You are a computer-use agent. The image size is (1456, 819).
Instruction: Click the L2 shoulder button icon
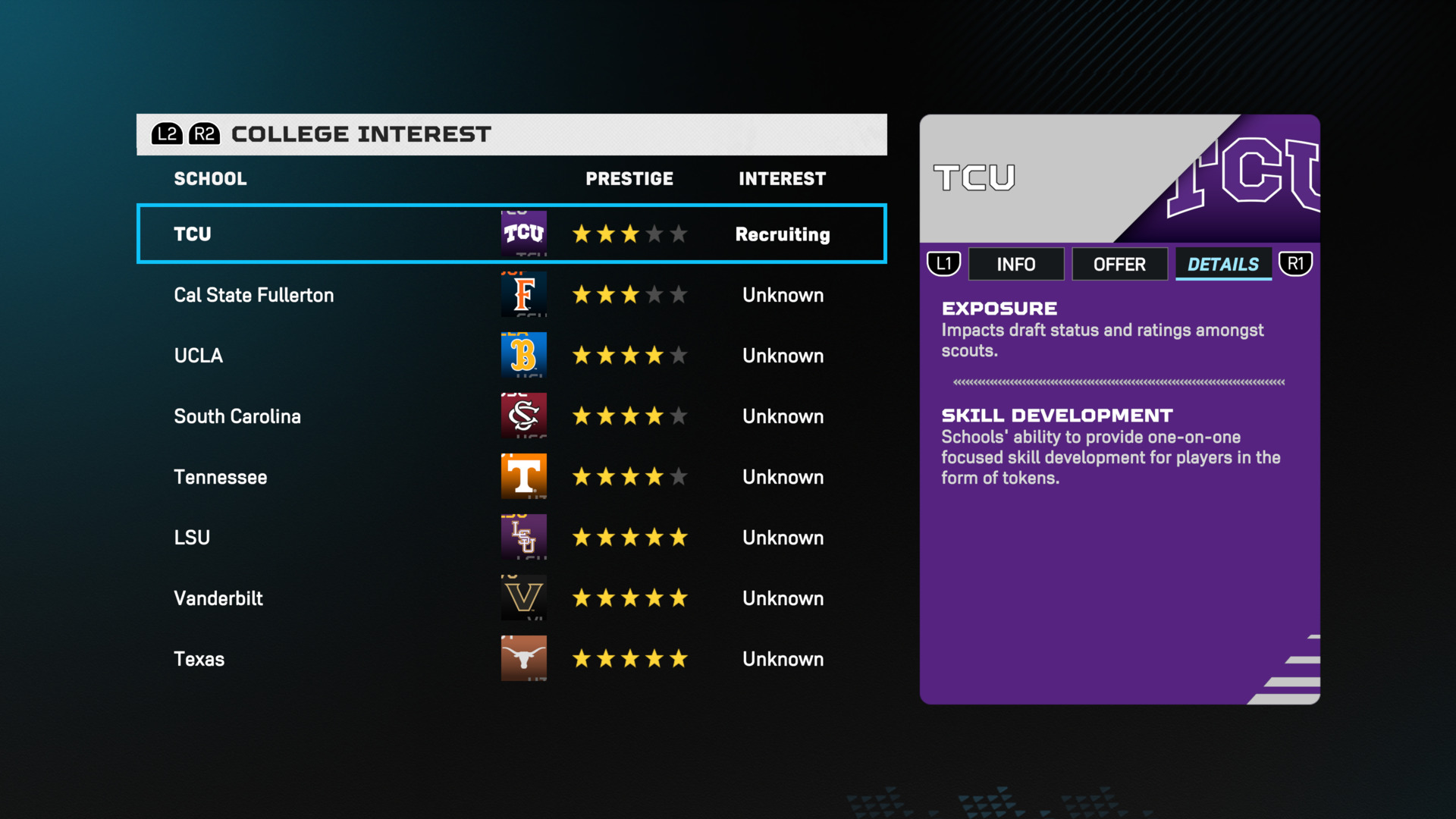click(168, 134)
